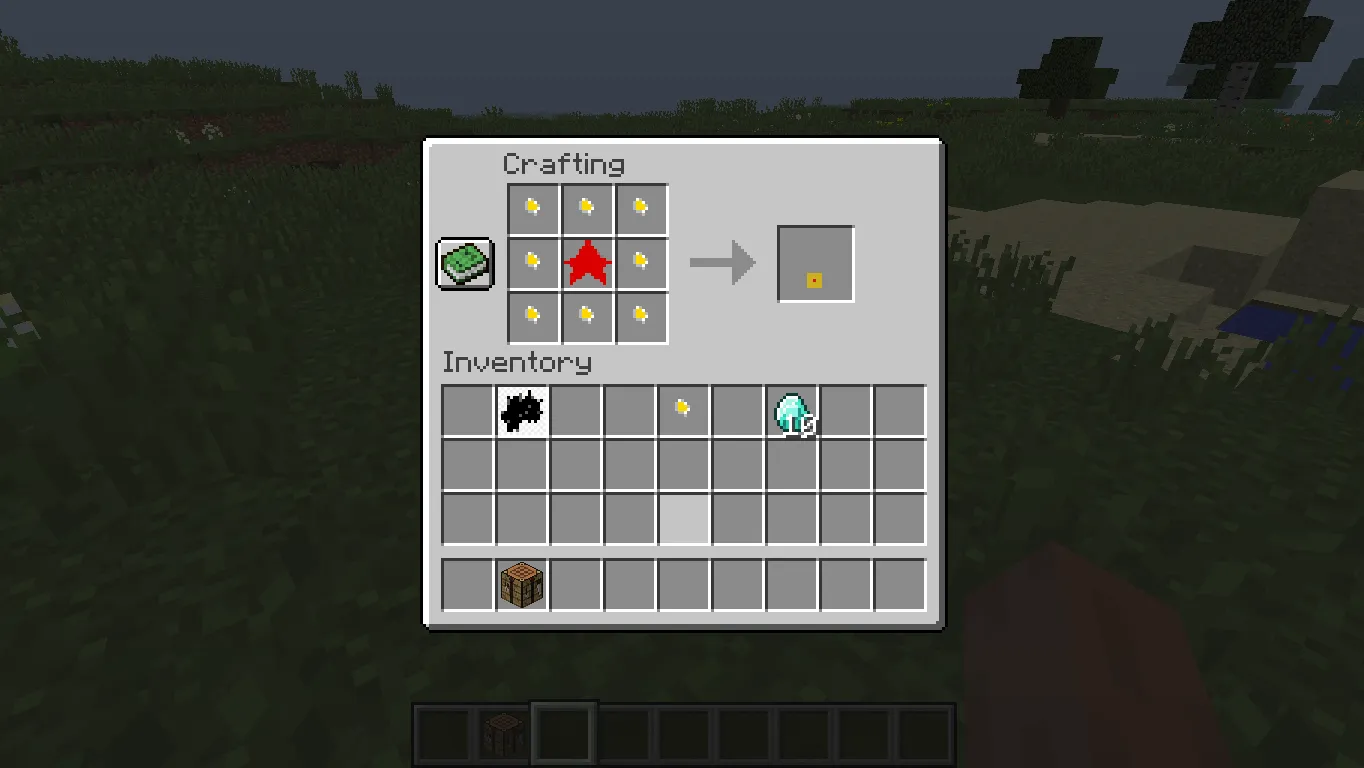Click the empty slot beside the ink sac
The image size is (1364, 768).
[575, 410]
